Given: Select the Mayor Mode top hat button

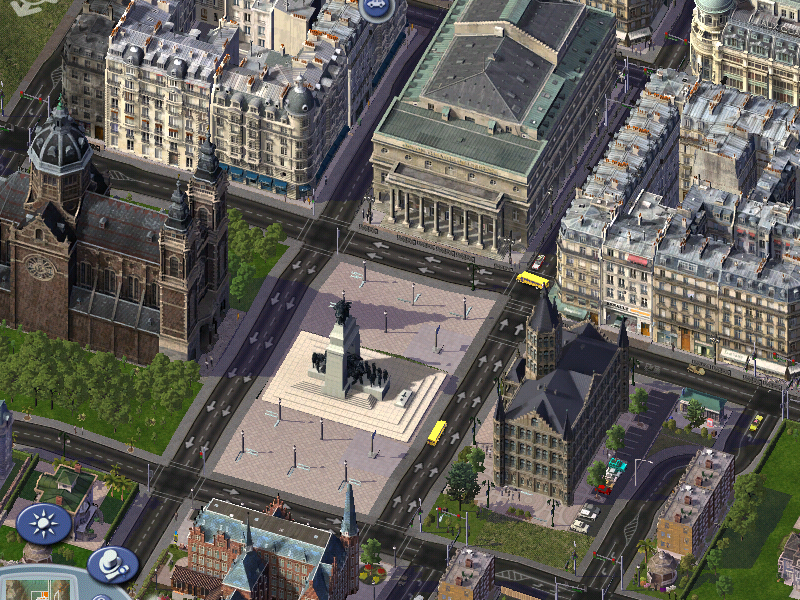Looking at the screenshot, I should pyautogui.click(x=112, y=564).
